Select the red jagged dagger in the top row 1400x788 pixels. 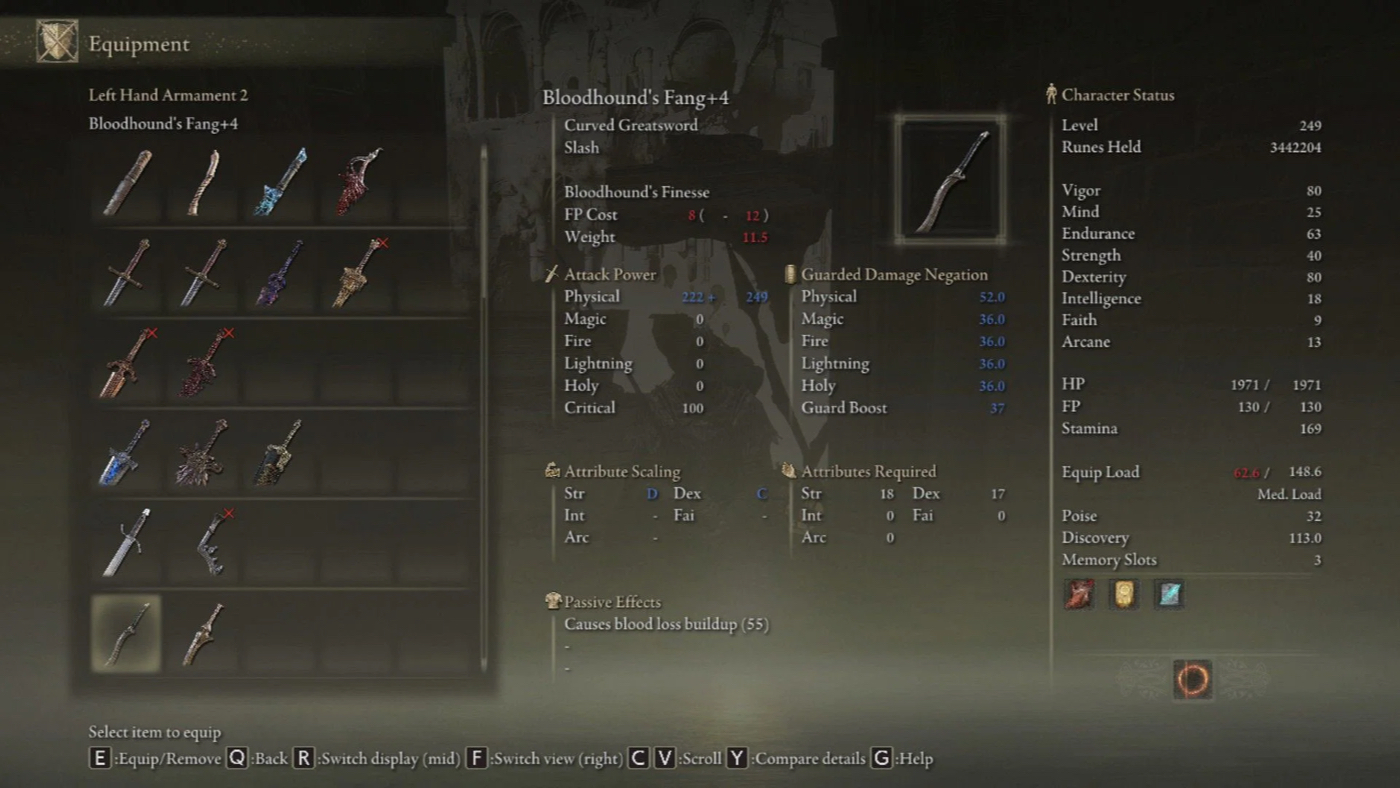[x=359, y=183]
